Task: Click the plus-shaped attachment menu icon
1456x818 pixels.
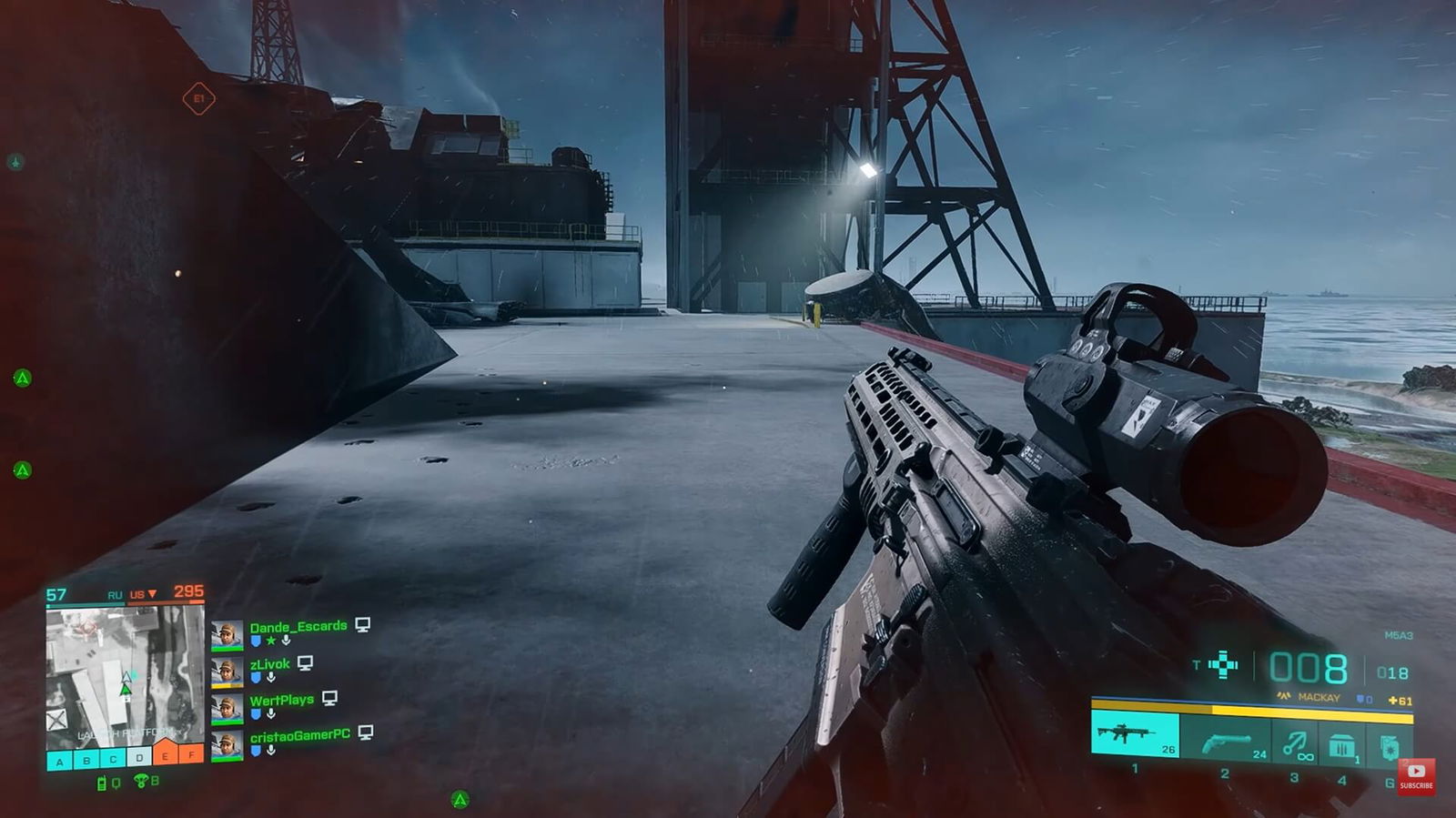Action: coord(1223,665)
